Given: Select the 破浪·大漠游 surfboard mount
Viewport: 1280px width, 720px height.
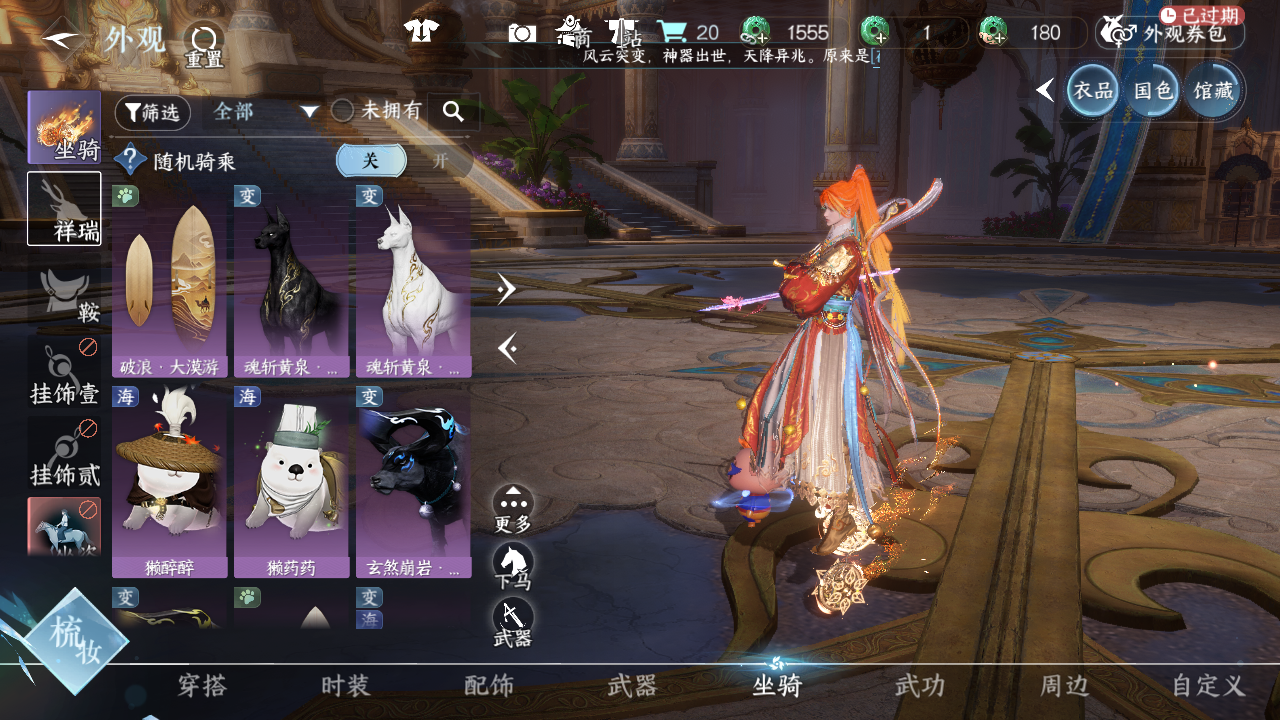Looking at the screenshot, I should pyautogui.click(x=169, y=280).
